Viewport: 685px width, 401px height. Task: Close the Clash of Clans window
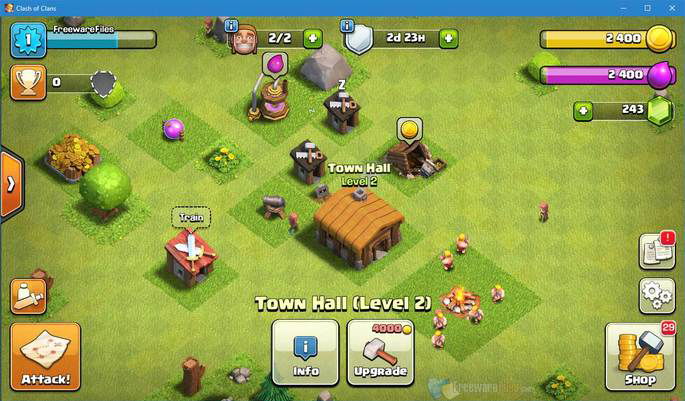(671, 8)
